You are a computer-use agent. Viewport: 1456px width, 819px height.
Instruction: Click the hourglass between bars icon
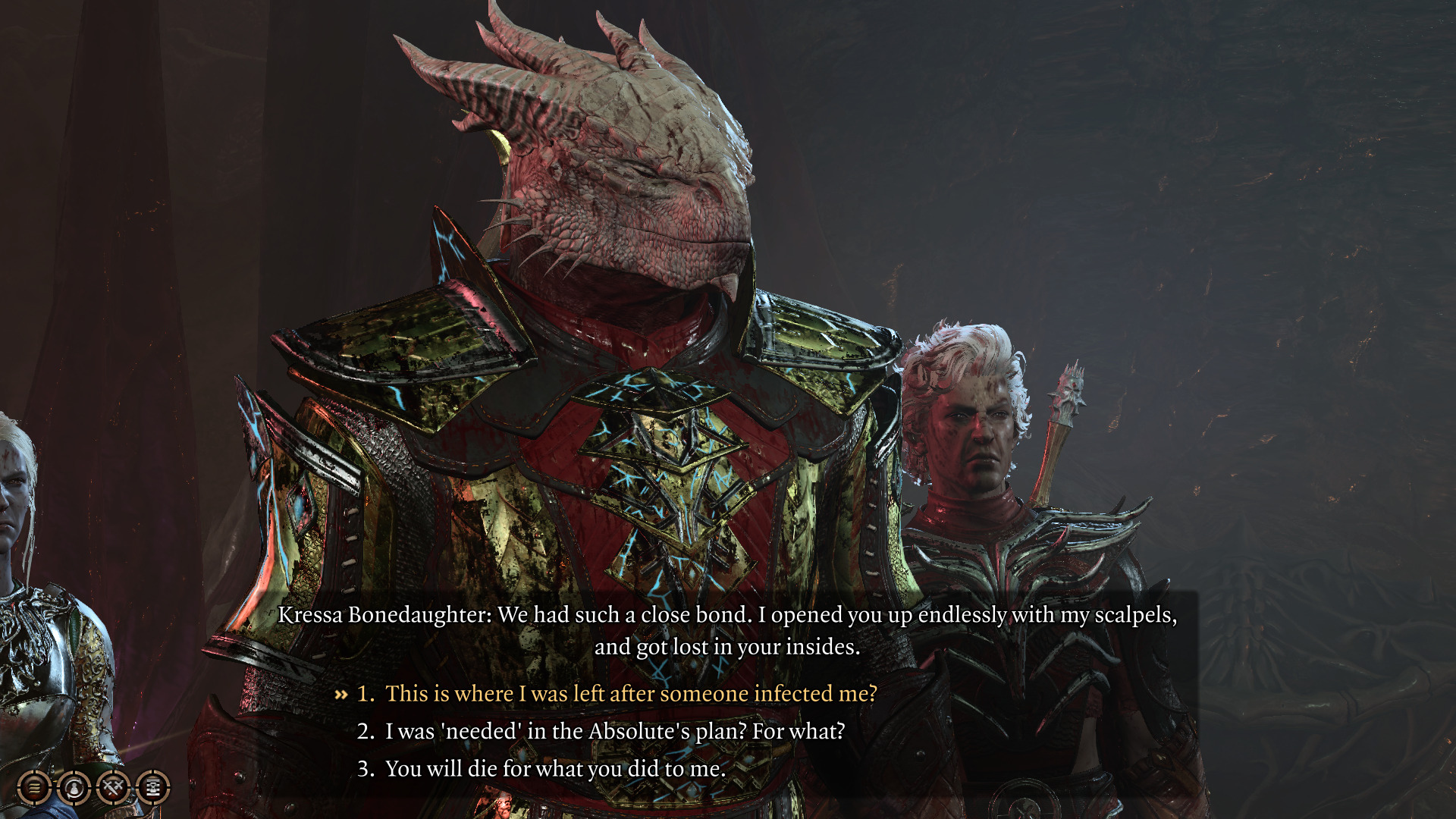(x=153, y=788)
